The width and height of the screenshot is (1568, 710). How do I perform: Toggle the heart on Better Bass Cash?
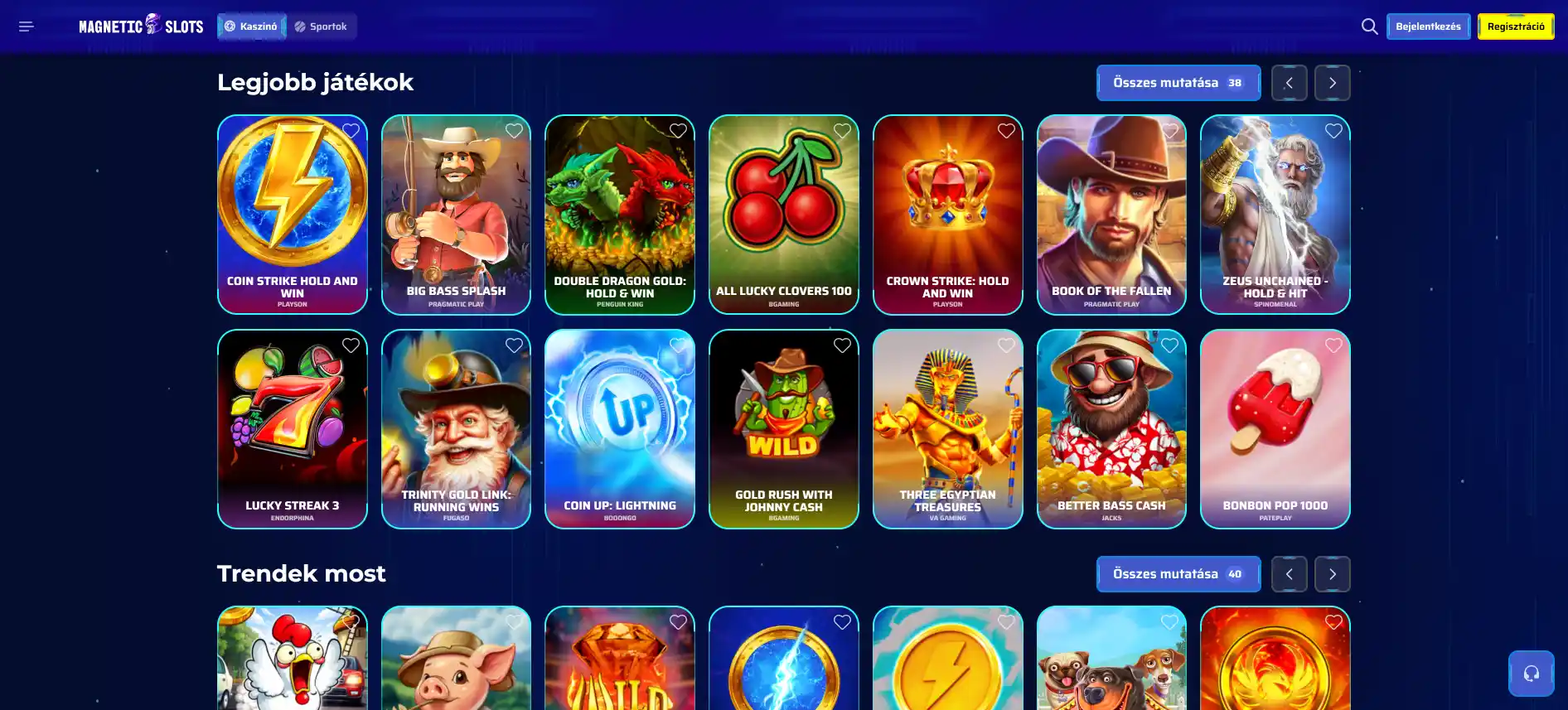1170,345
